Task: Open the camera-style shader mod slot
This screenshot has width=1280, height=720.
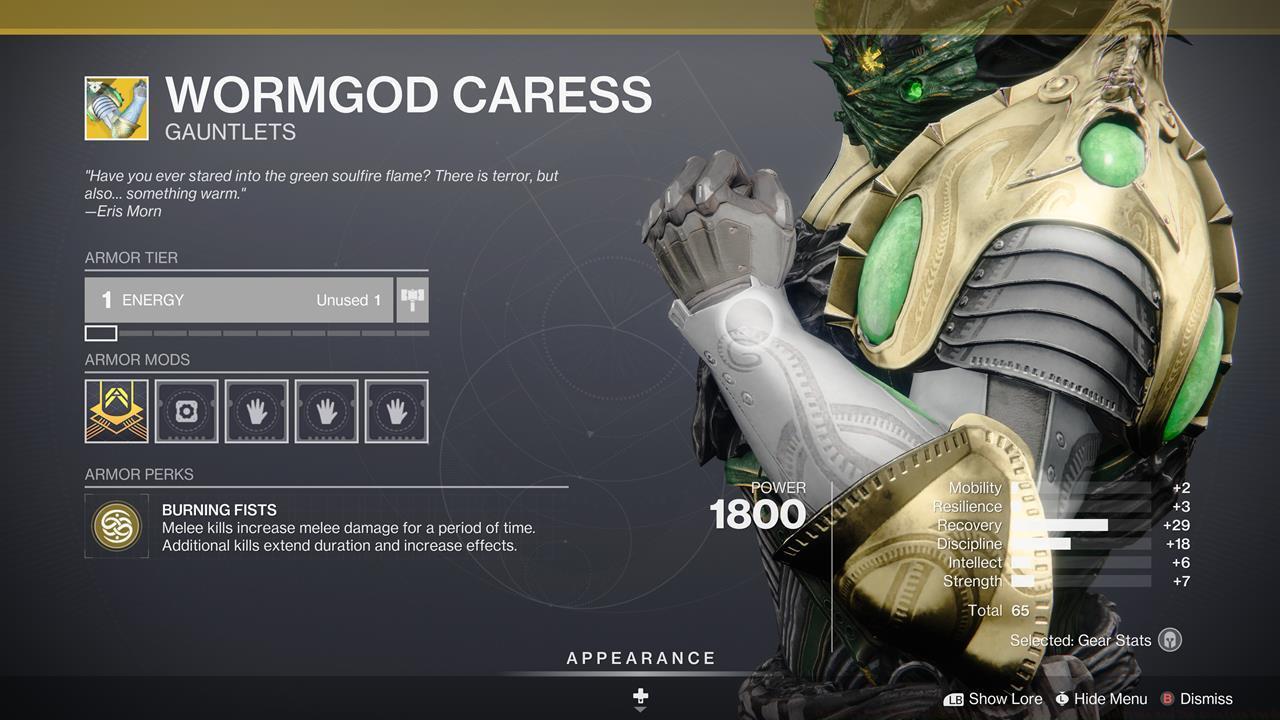Action: click(187, 410)
